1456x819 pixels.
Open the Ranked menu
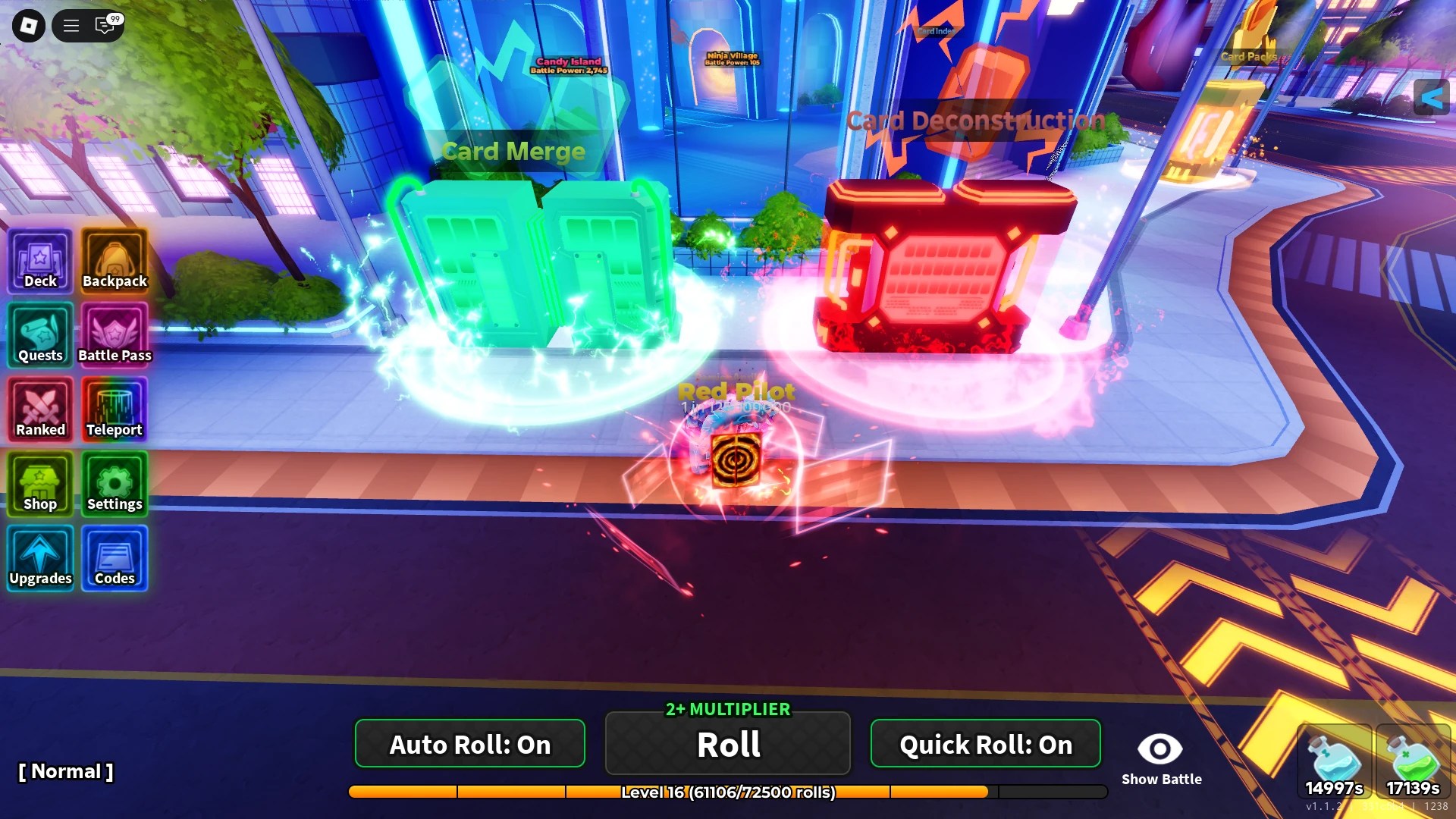(39, 409)
